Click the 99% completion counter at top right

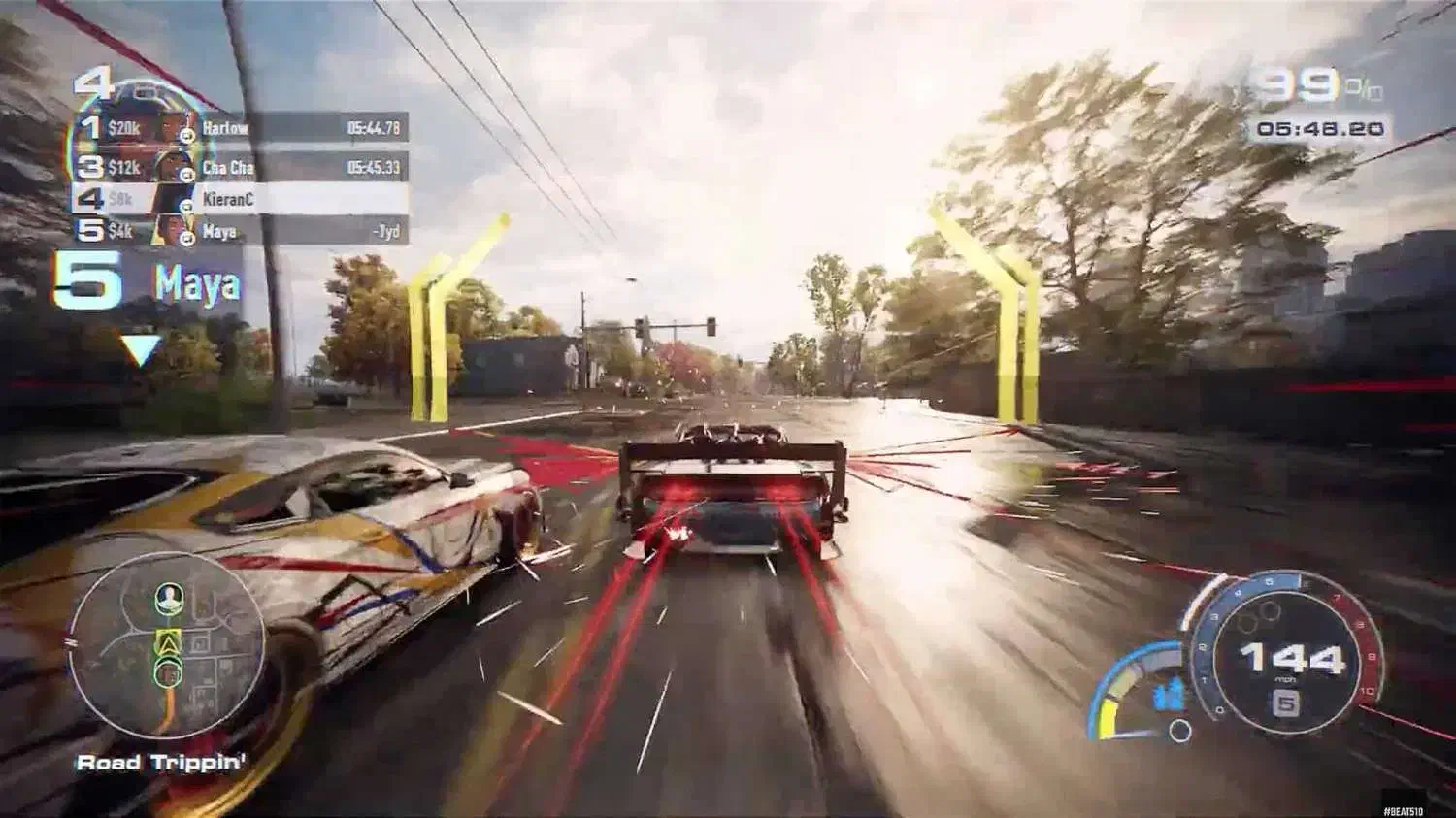(x=1301, y=83)
